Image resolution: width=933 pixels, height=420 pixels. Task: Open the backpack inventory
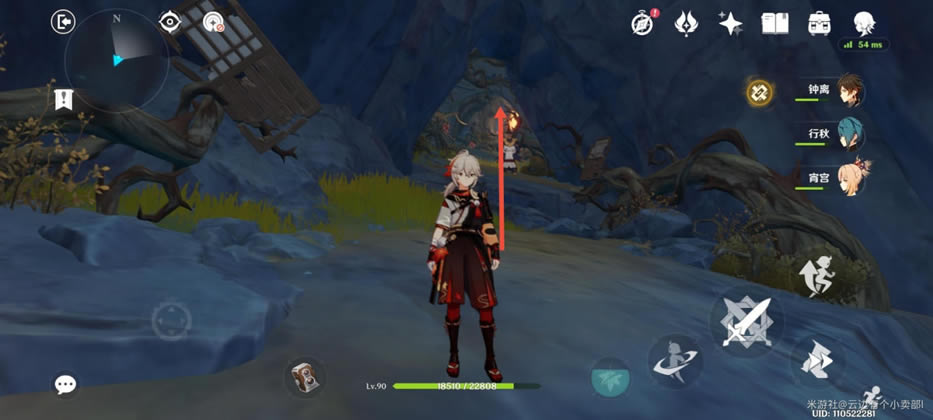(819, 24)
